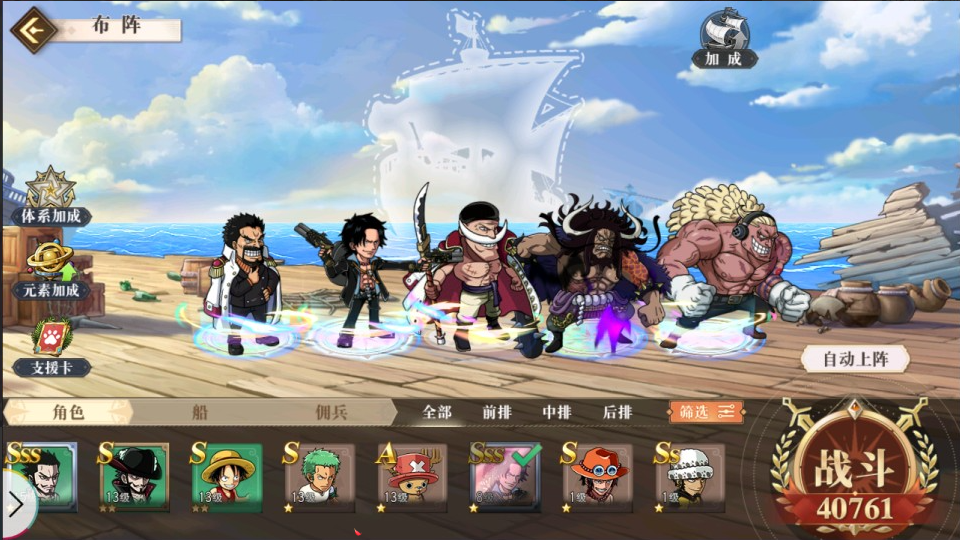Viewport: 960px width, 540px height.
Task: Click the 自动上阵 auto-deploy button
Action: point(853,358)
